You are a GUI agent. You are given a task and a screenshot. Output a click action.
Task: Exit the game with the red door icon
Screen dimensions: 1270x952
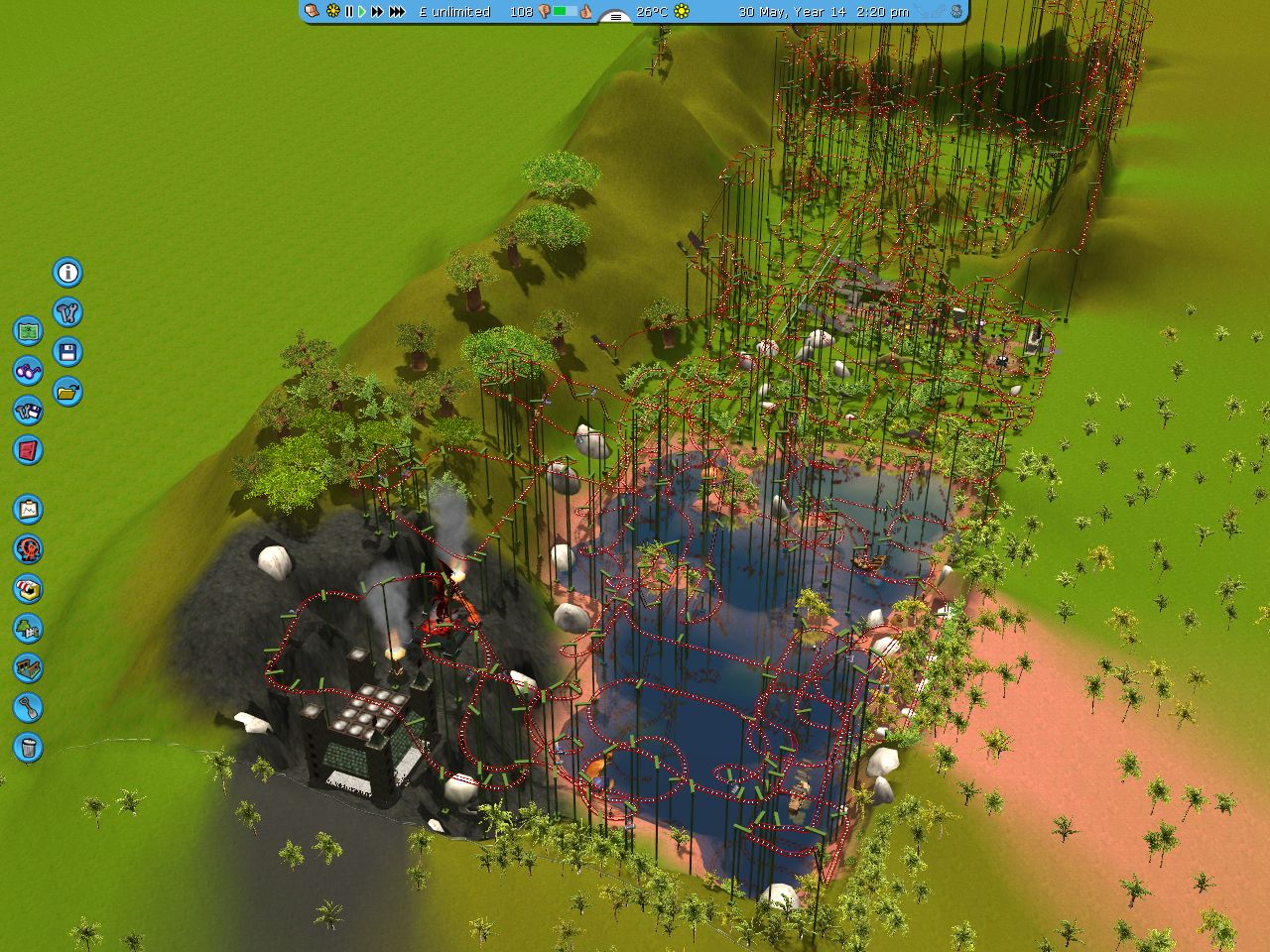click(28, 450)
